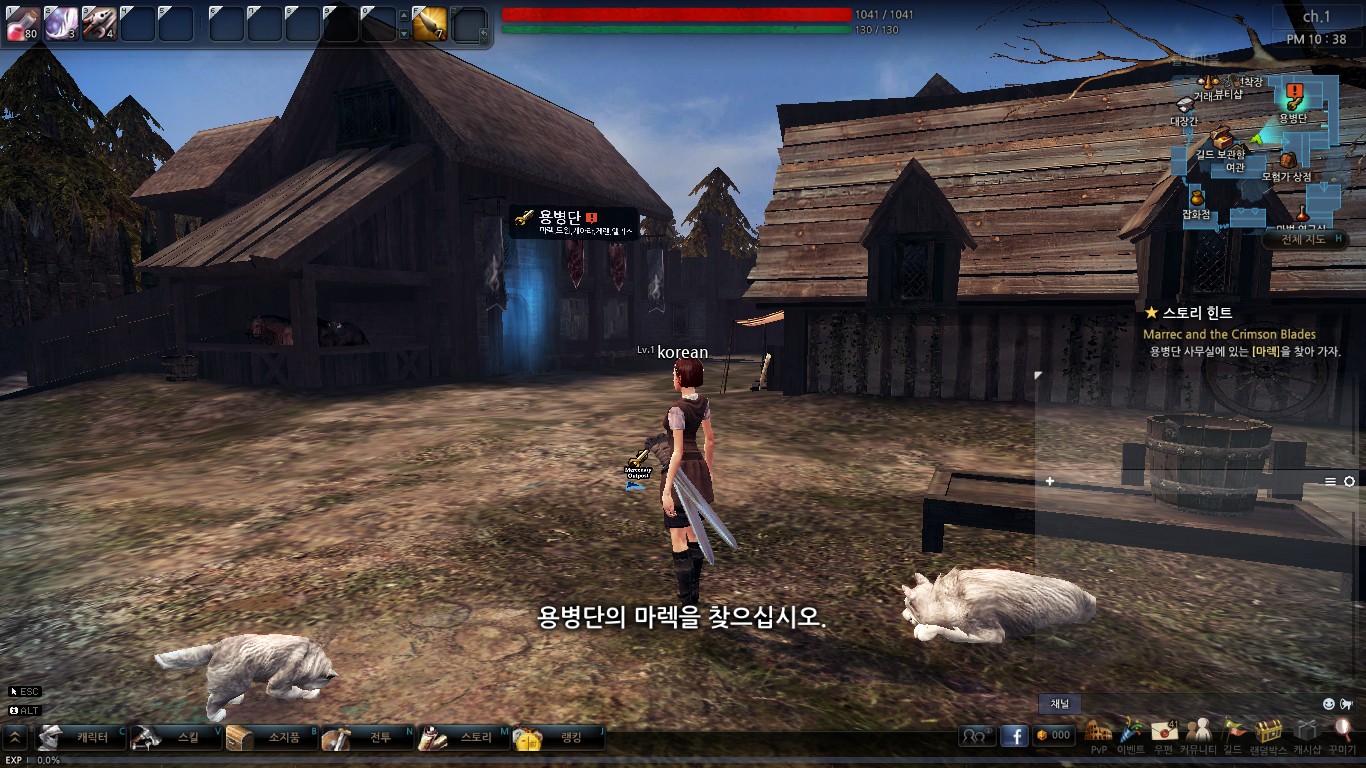The image size is (1366, 768).
Task: Check mail via the 우편 envelope icon
Action: click(1163, 733)
